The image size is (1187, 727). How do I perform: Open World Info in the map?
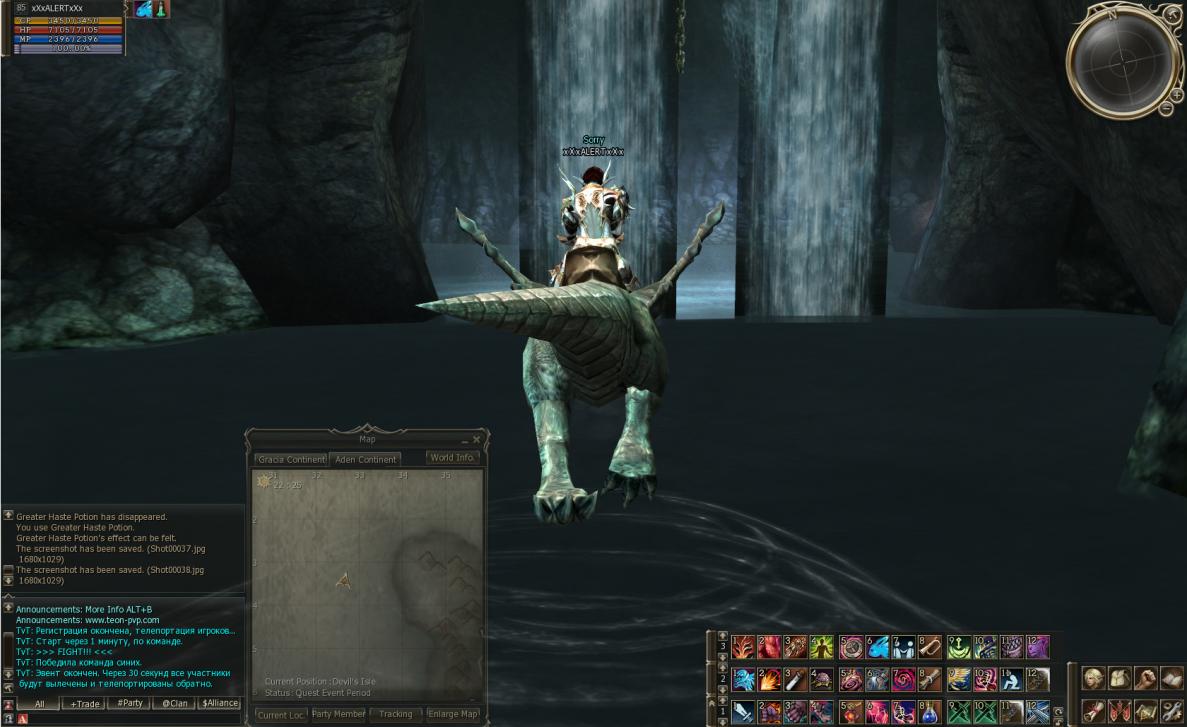click(x=452, y=458)
